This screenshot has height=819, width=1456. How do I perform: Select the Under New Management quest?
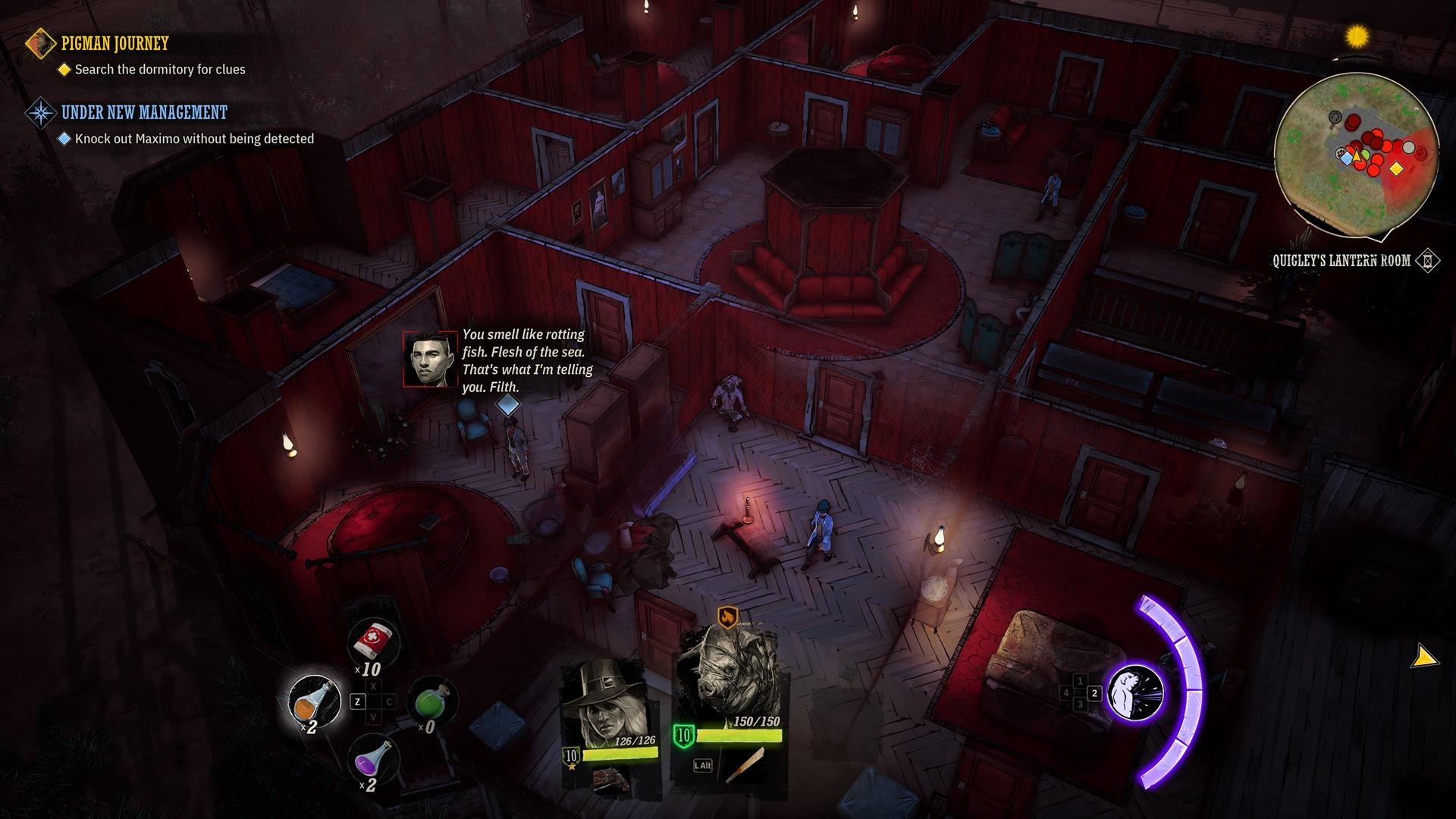point(144,113)
